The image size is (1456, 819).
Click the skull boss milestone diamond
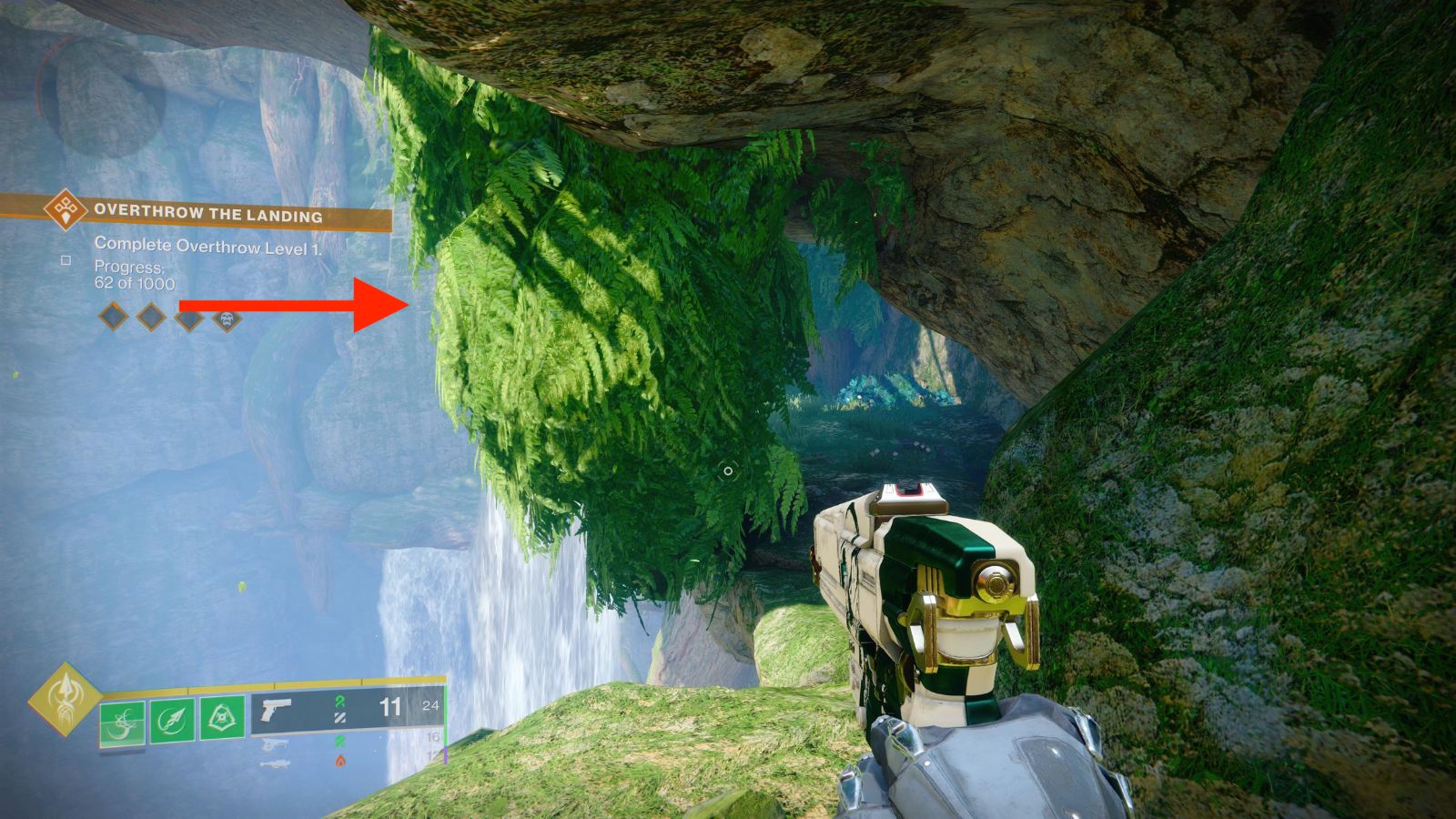point(227,319)
